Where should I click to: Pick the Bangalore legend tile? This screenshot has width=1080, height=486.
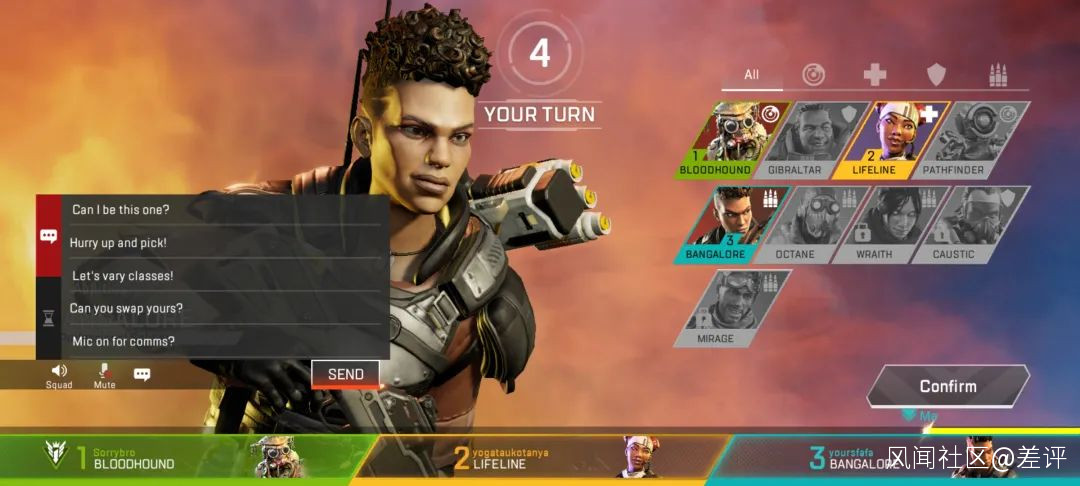pyautogui.click(x=734, y=224)
